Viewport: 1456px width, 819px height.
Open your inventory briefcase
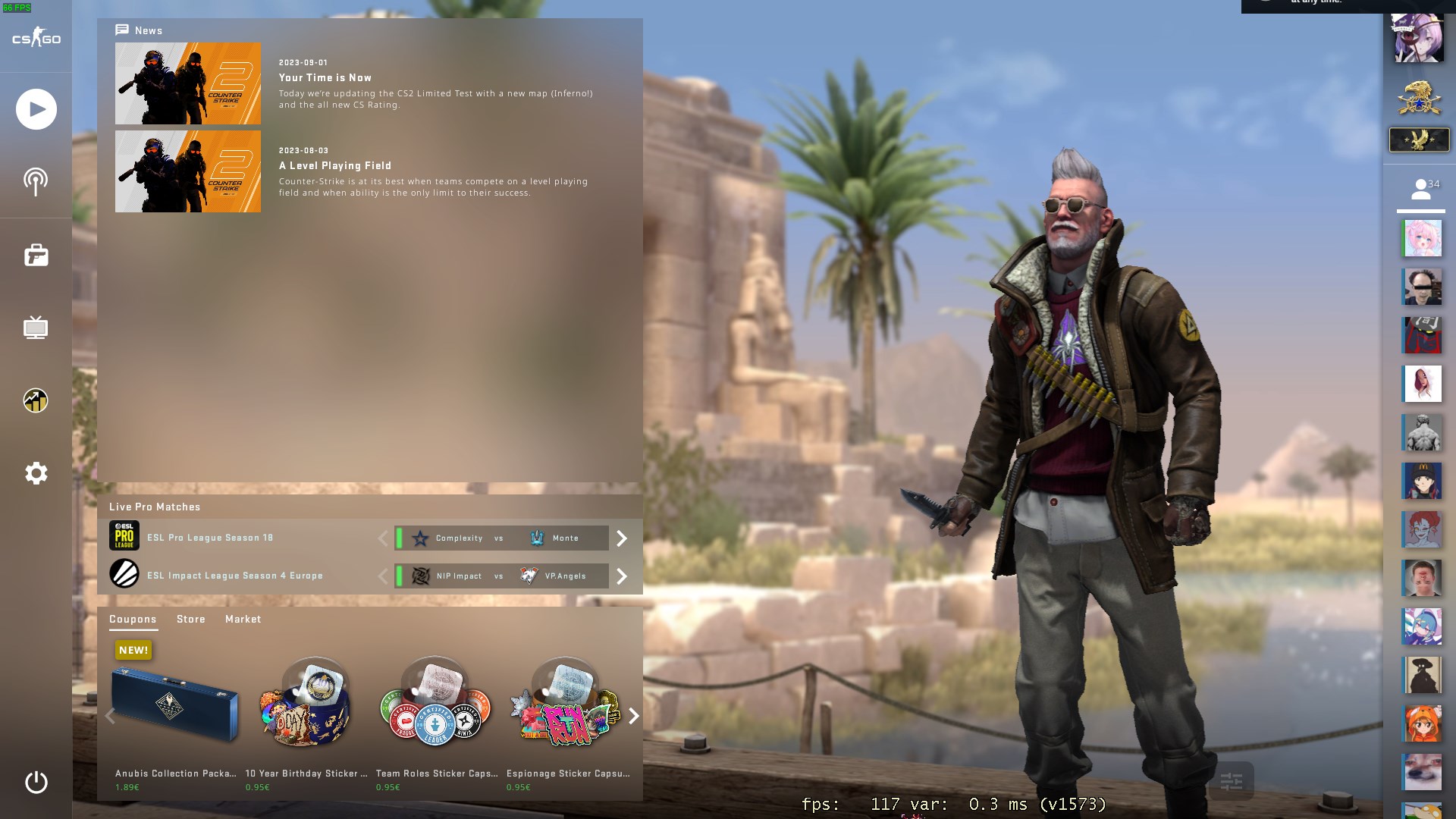[34, 255]
